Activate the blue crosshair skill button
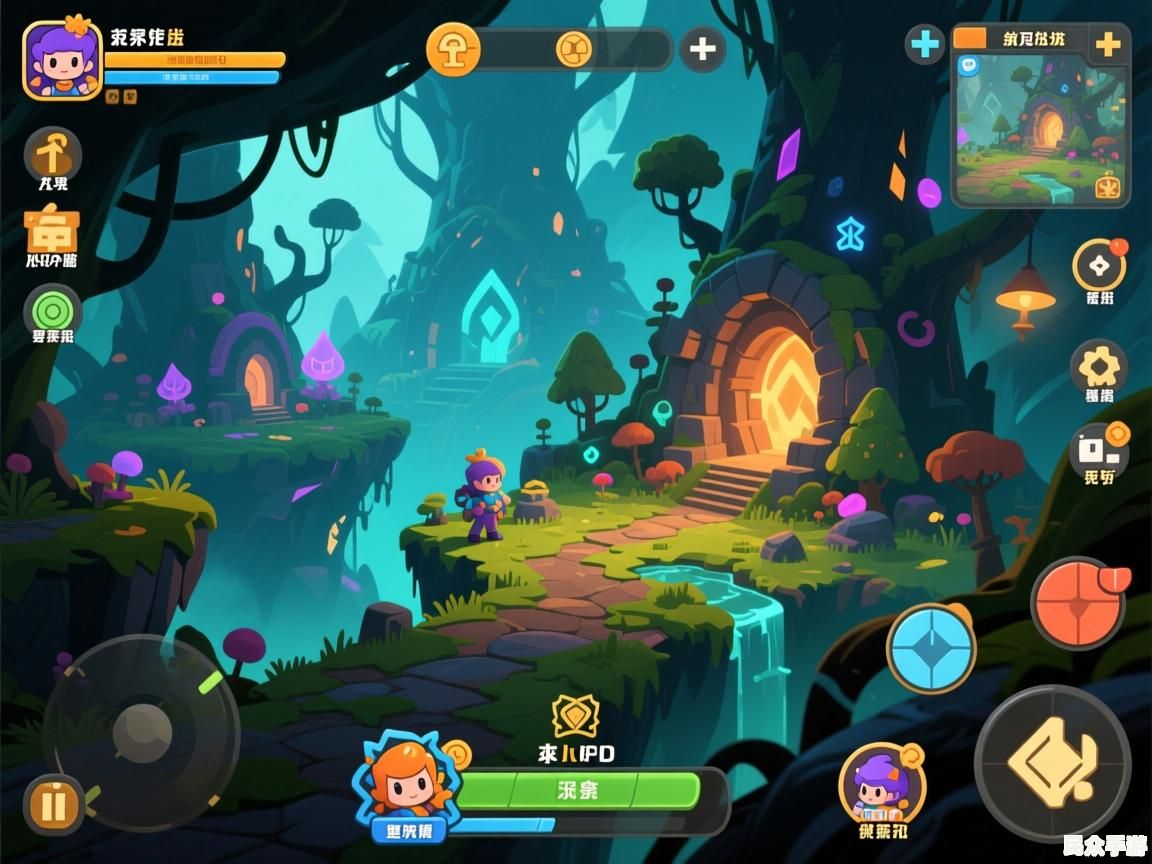 point(931,648)
